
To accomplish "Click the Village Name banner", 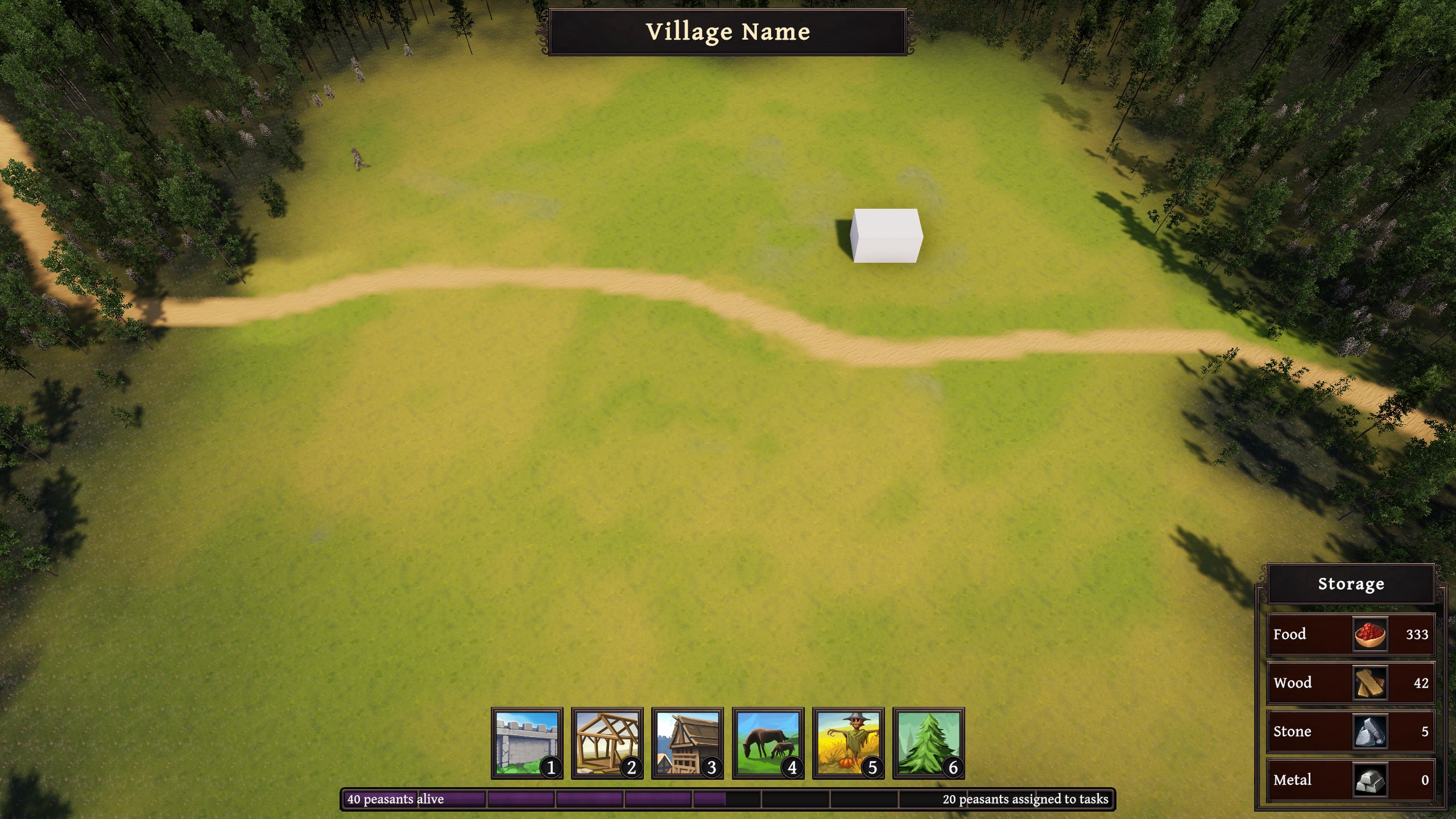I will point(727,32).
